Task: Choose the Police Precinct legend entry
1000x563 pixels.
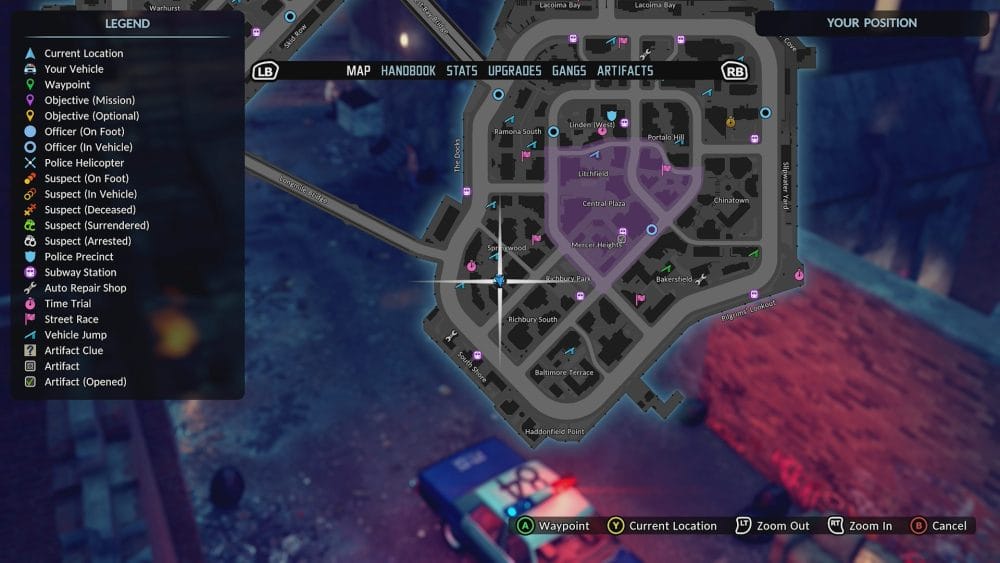Action: click(x=79, y=257)
